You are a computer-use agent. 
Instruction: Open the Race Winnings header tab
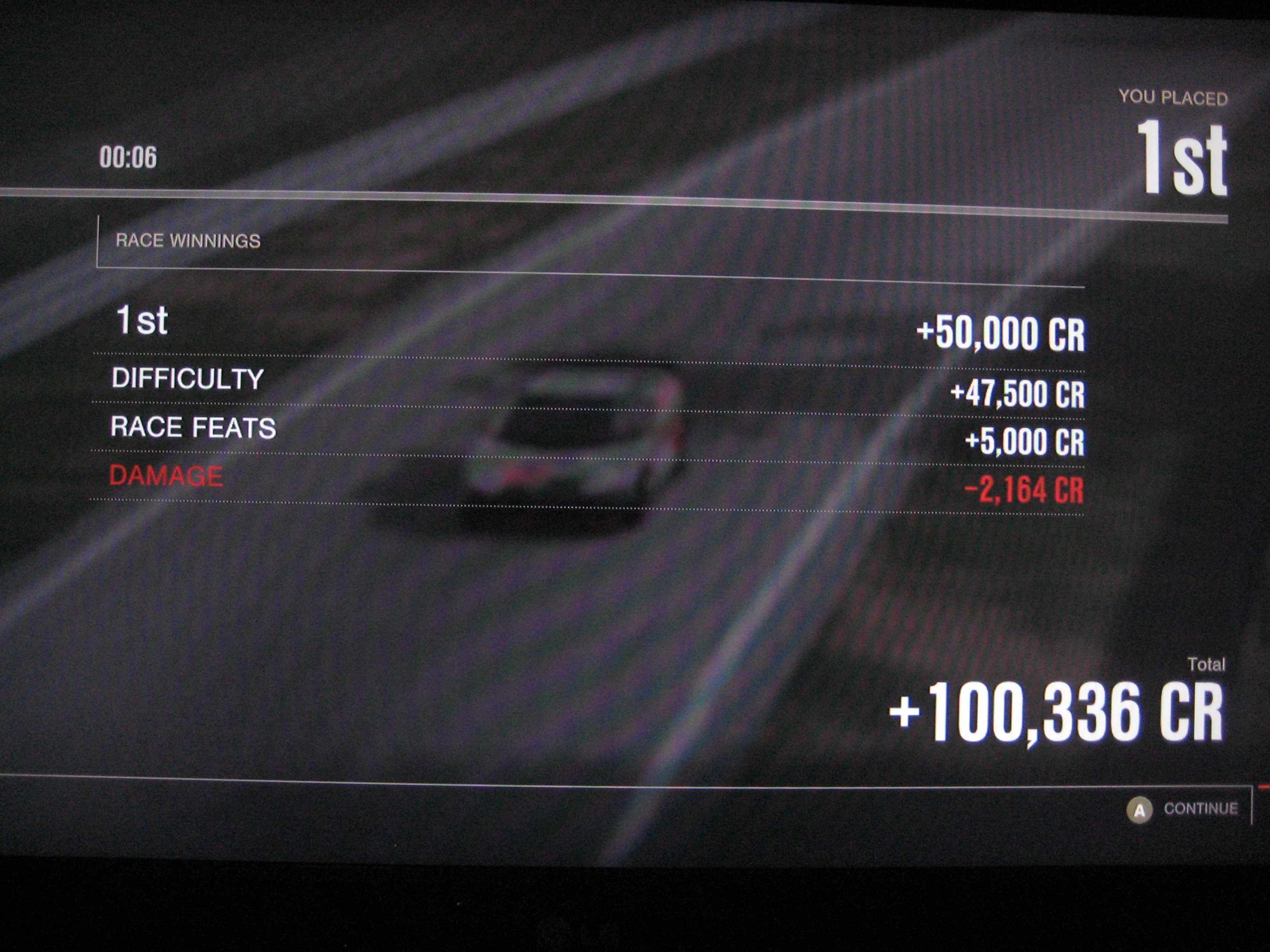click(x=188, y=241)
